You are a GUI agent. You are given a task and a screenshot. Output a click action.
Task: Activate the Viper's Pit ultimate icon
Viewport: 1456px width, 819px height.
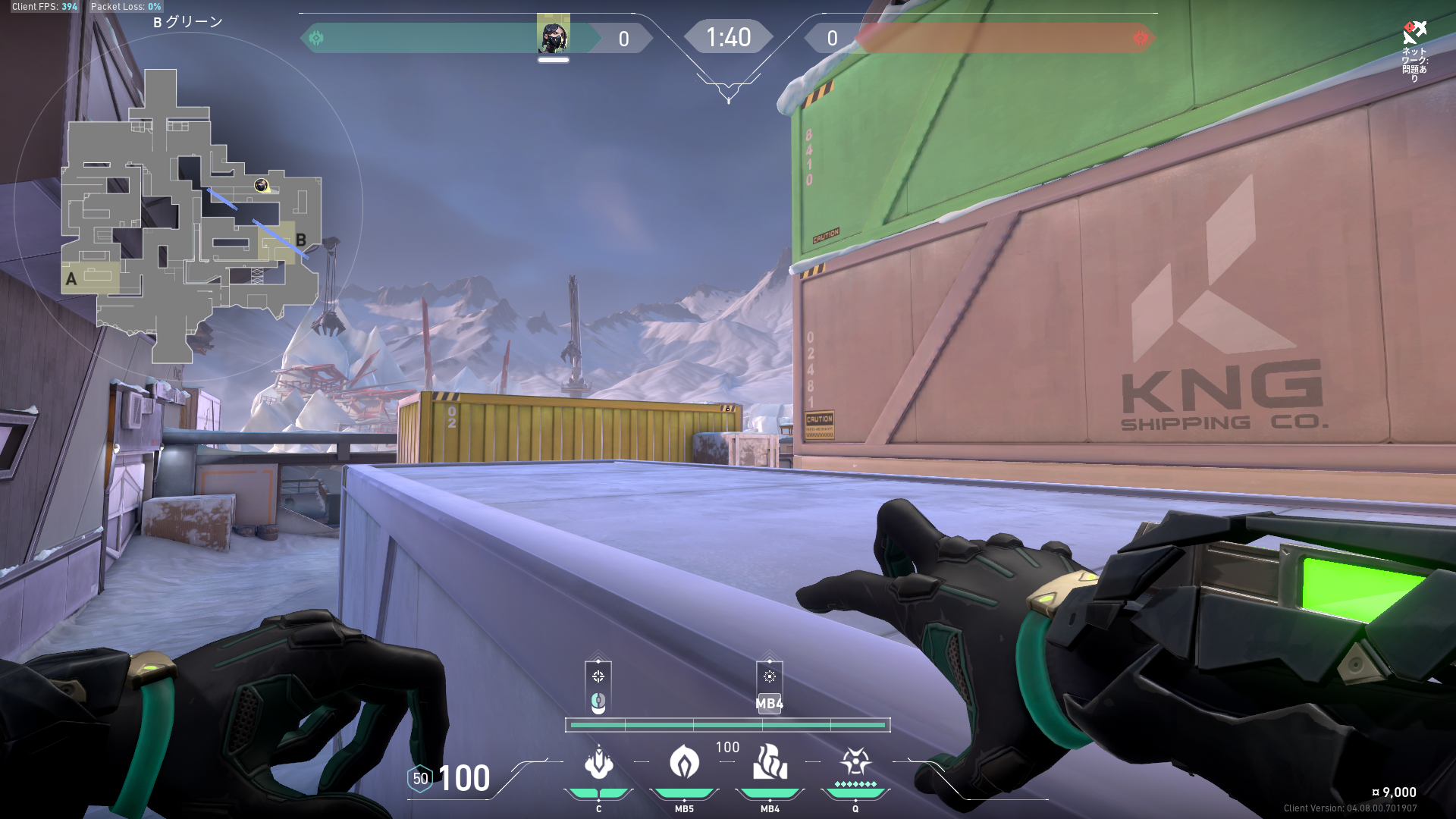(855, 763)
